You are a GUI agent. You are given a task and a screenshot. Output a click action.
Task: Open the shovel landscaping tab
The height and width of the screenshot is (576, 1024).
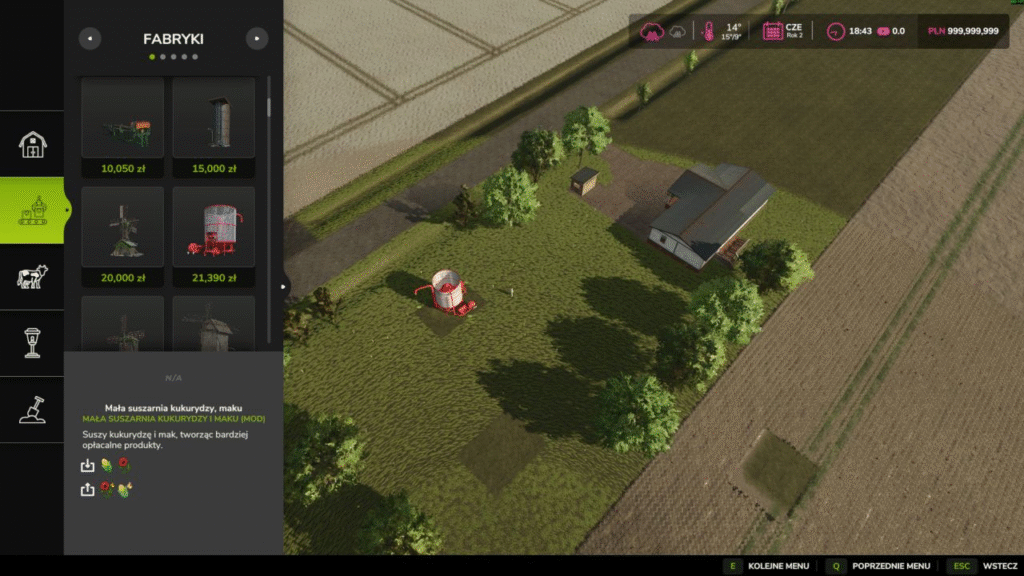click(x=32, y=409)
